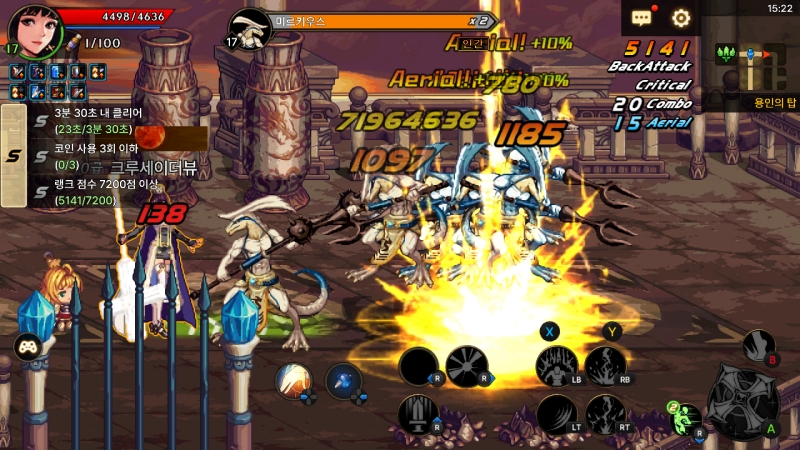Cast the RB flame skill
Viewport: 800px width, 450px height.
605,366
